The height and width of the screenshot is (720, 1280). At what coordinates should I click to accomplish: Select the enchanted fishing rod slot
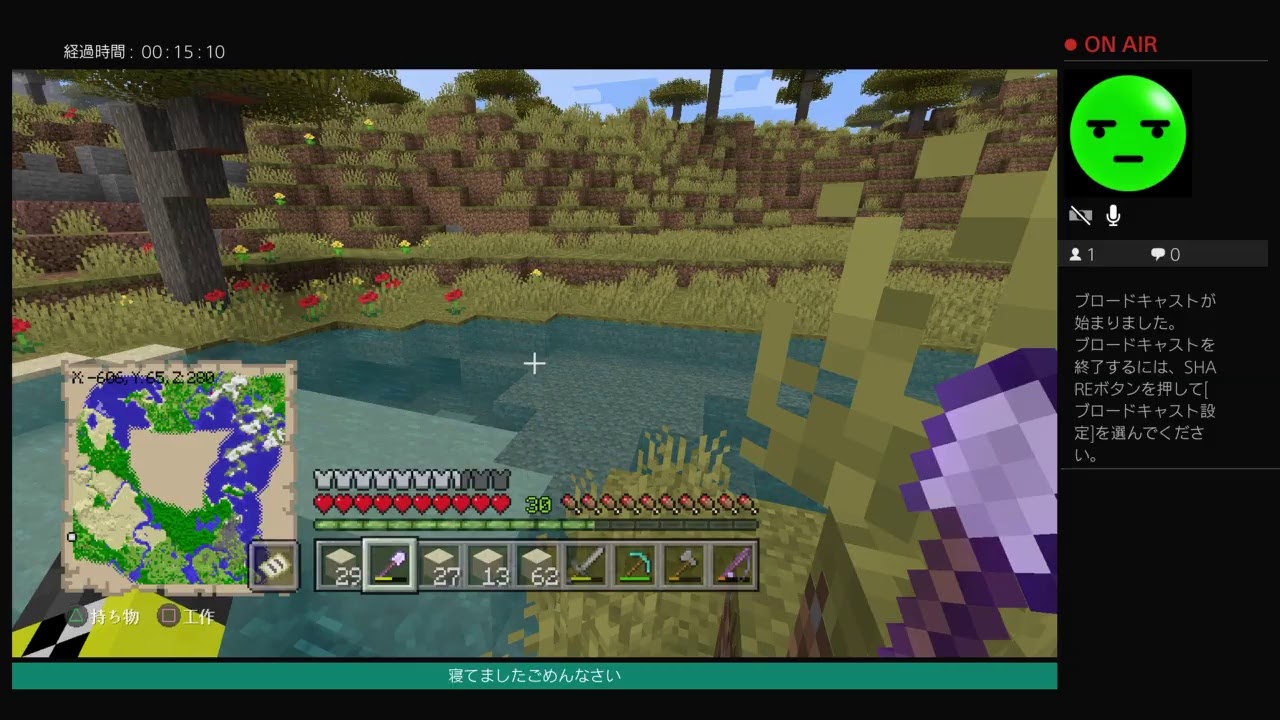pyautogui.click(x=733, y=565)
